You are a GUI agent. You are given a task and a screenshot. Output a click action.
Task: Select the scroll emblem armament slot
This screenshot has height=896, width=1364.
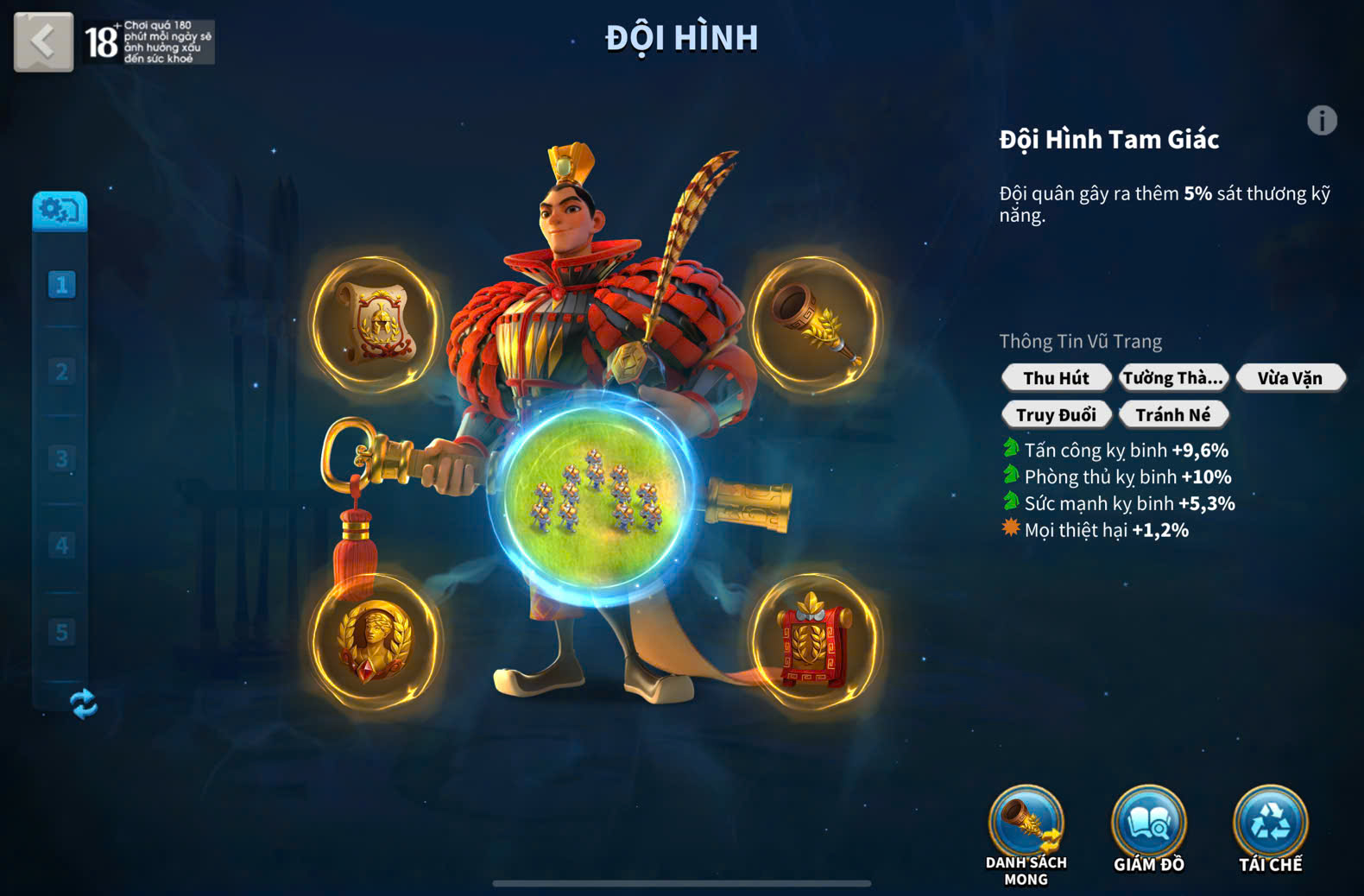tap(376, 322)
